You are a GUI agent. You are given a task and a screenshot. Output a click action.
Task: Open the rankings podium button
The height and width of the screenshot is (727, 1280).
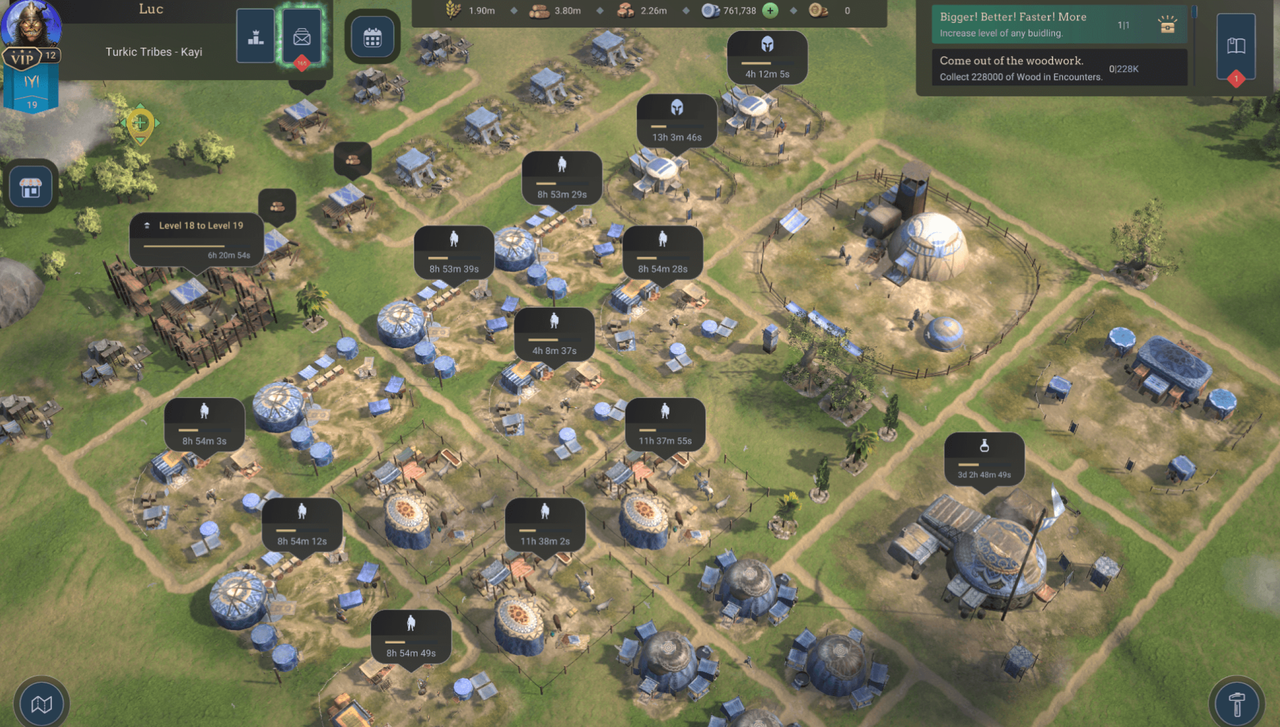256,37
